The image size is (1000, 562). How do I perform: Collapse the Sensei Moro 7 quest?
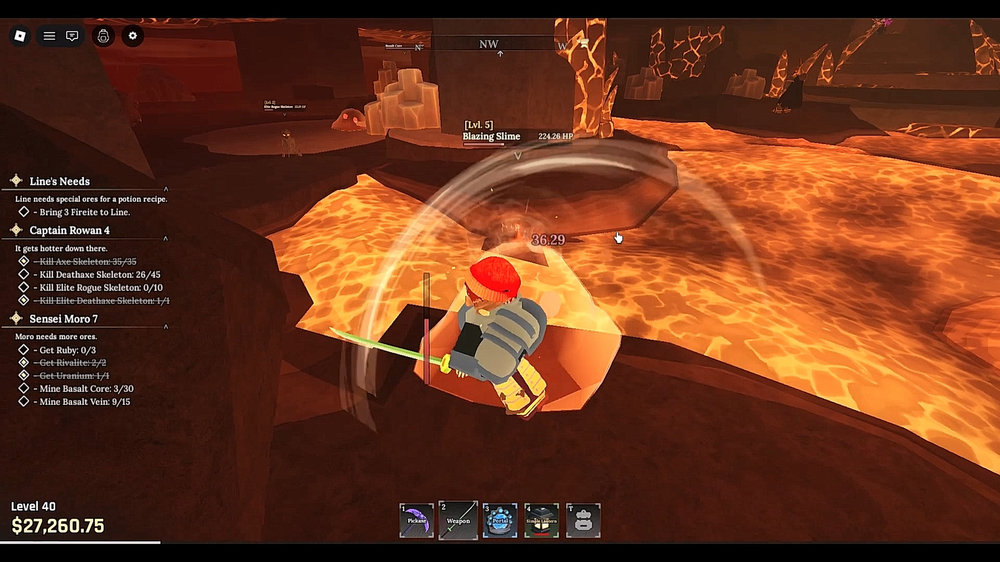[166, 324]
